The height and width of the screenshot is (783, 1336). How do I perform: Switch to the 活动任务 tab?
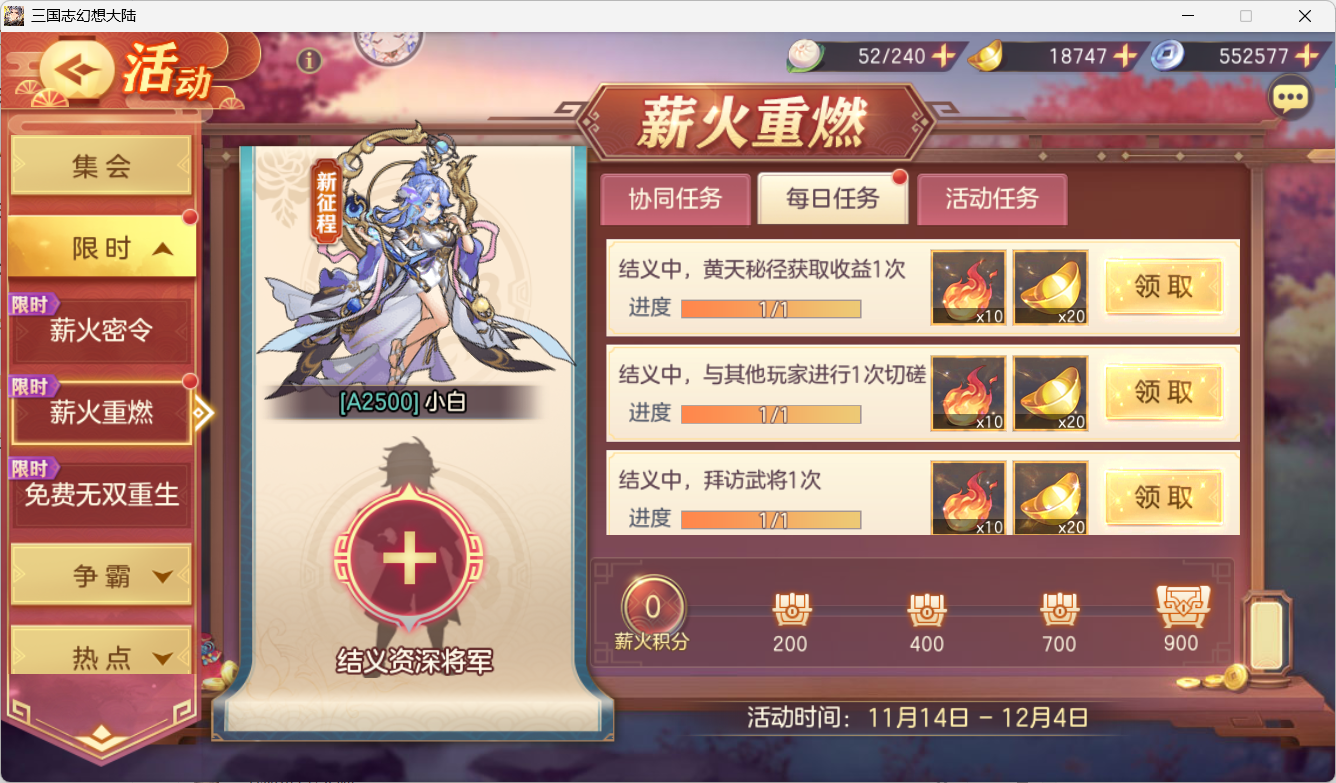(x=992, y=199)
